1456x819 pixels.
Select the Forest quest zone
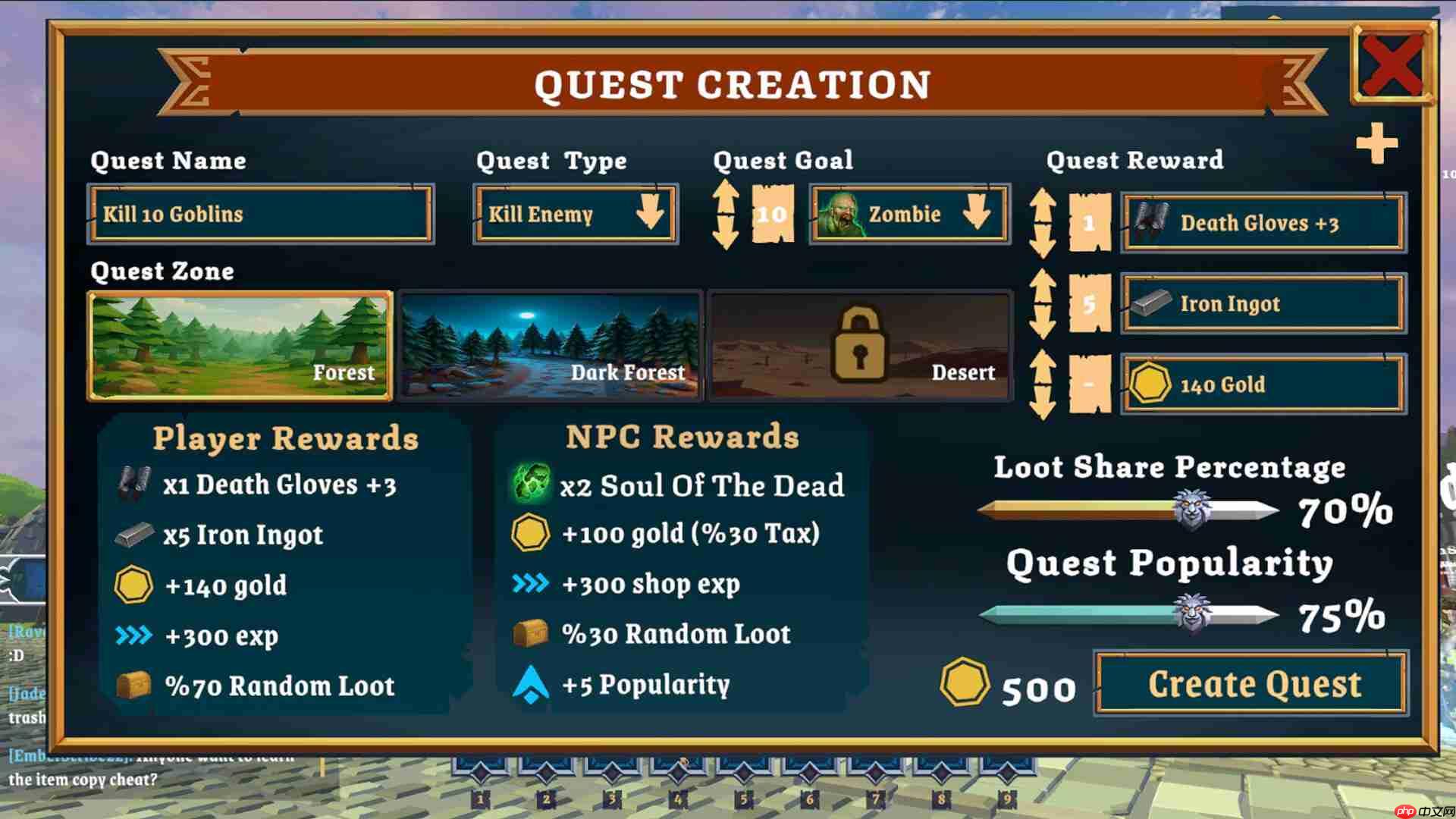tap(239, 345)
